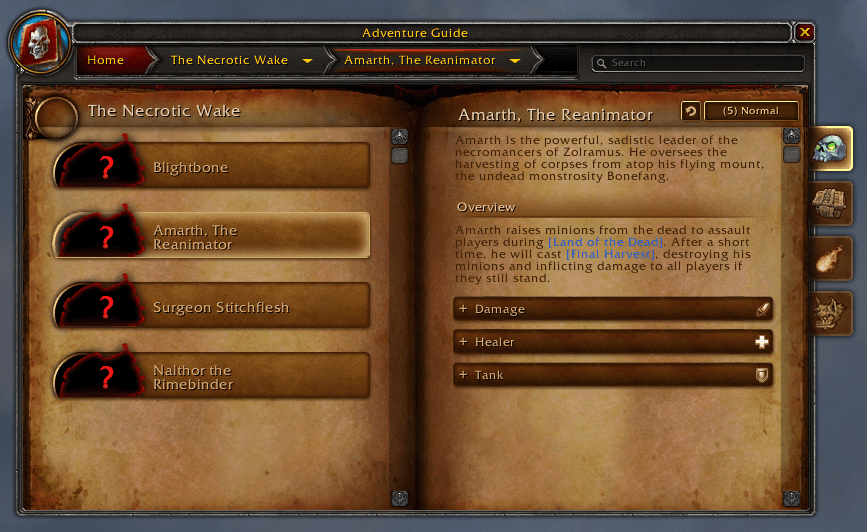The image size is (867, 532).
Task: Open The Necrotic Wake breadcrumb dropdown
Action: (307, 61)
